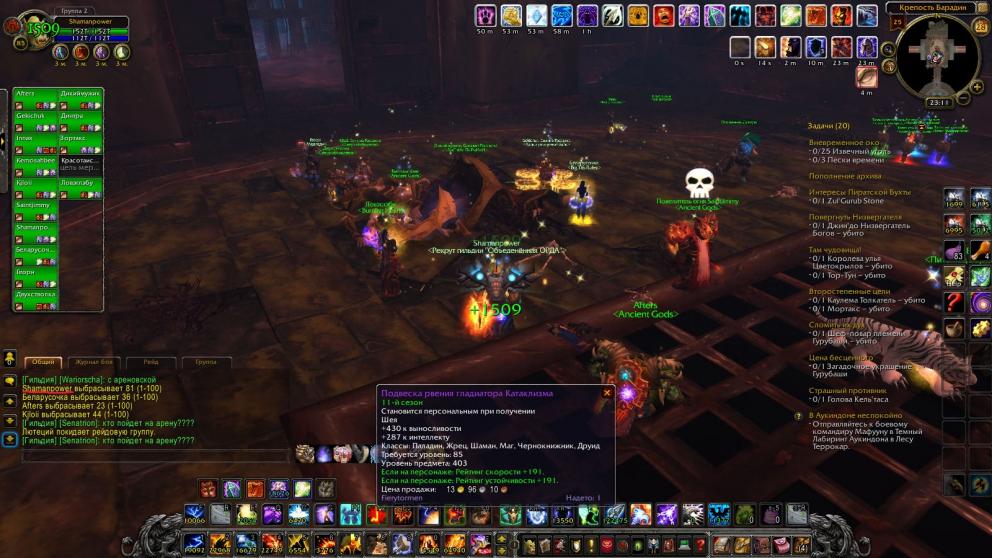The width and height of the screenshot is (992, 558).
Task: Switch to the Общий chat tab
Action: 44,362
